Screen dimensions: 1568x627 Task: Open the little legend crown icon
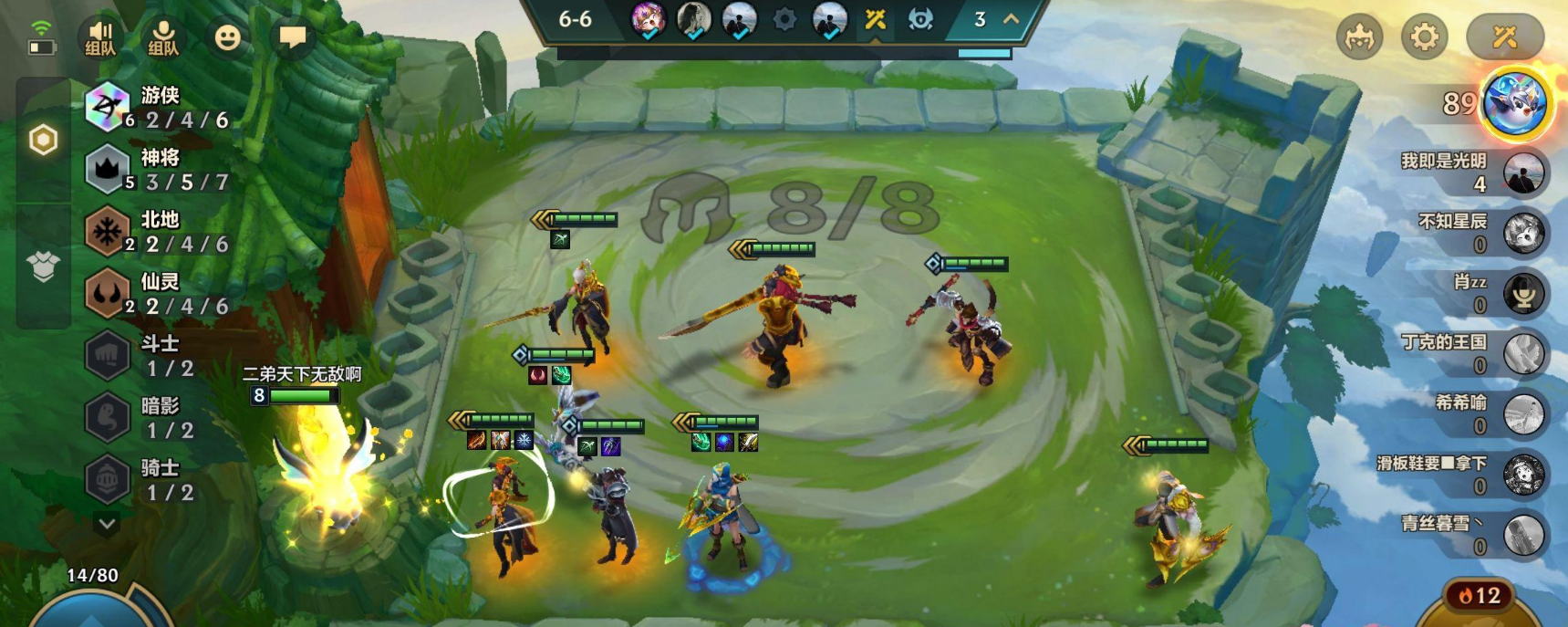pyautogui.click(x=1359, y=37)
